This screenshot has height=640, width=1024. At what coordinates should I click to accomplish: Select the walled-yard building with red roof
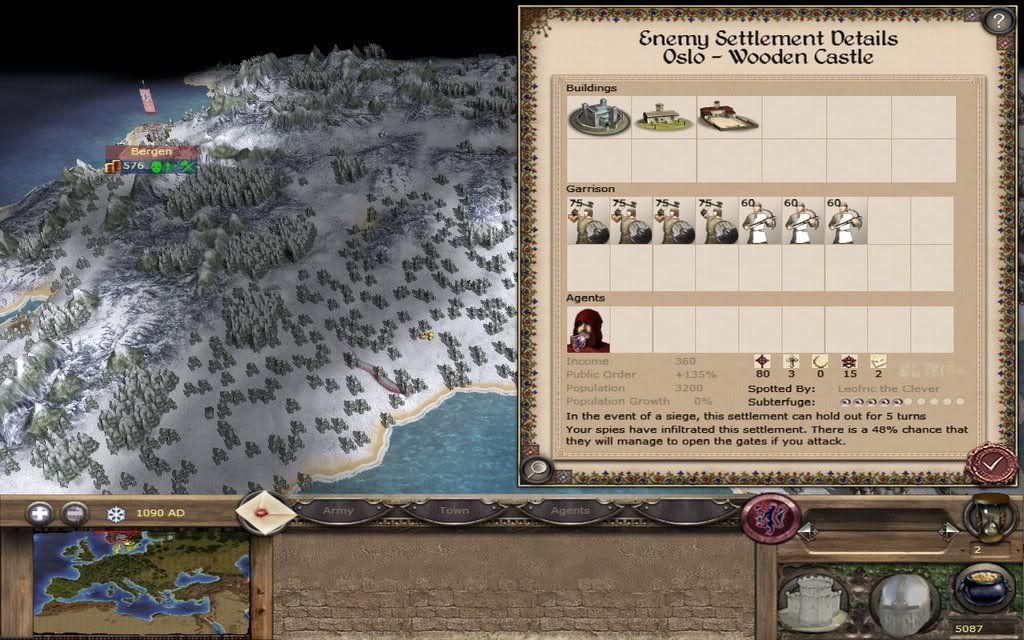click(x=726, y=118)
